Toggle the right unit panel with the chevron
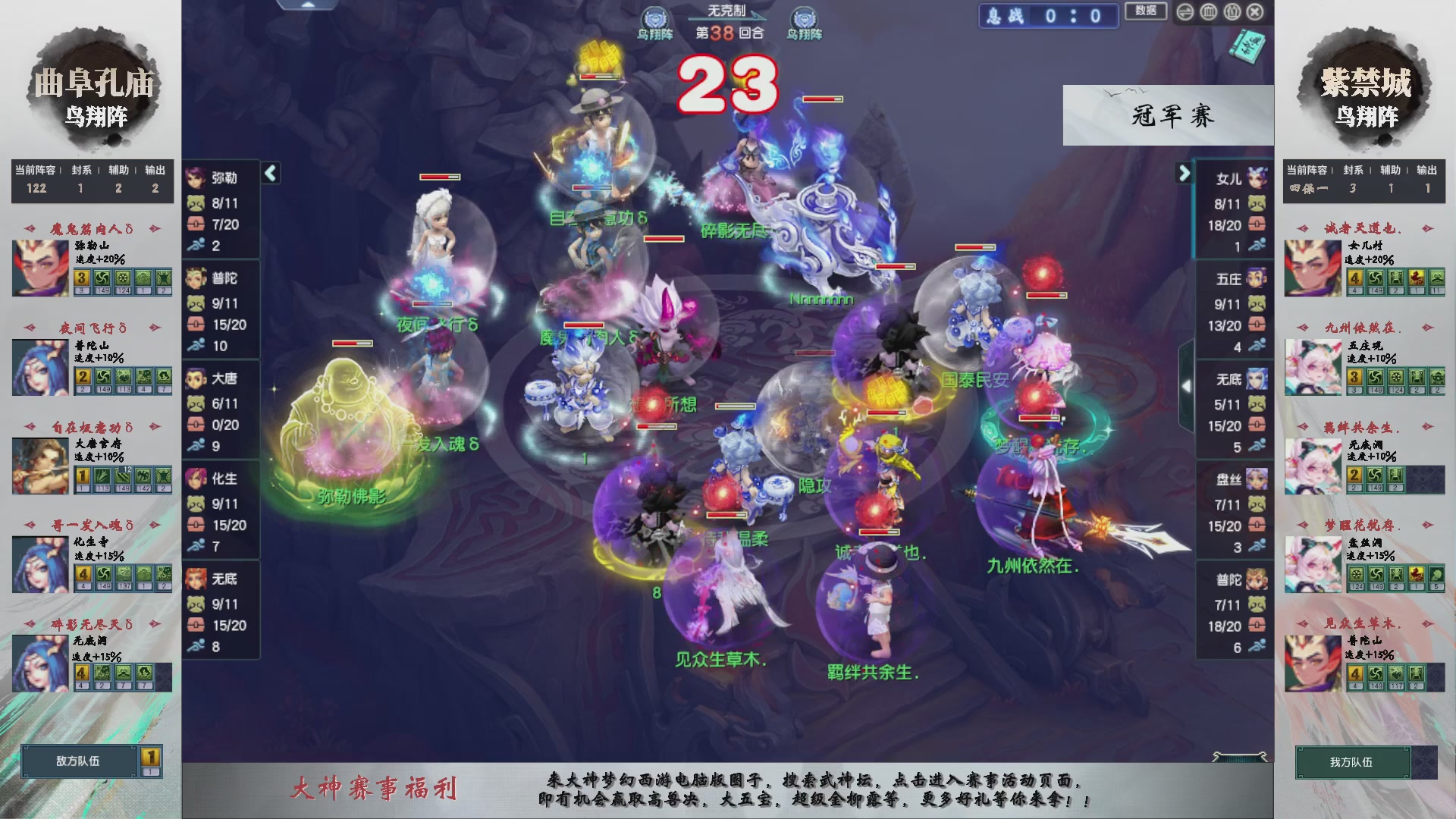 [1185, 172]
